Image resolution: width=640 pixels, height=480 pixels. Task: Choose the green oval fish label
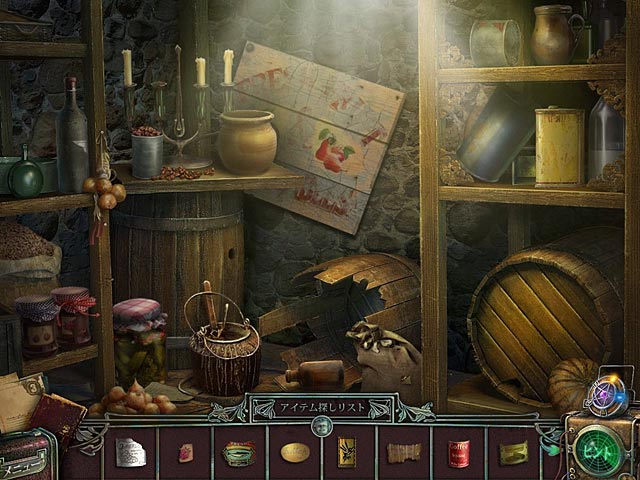click(239, 453)
